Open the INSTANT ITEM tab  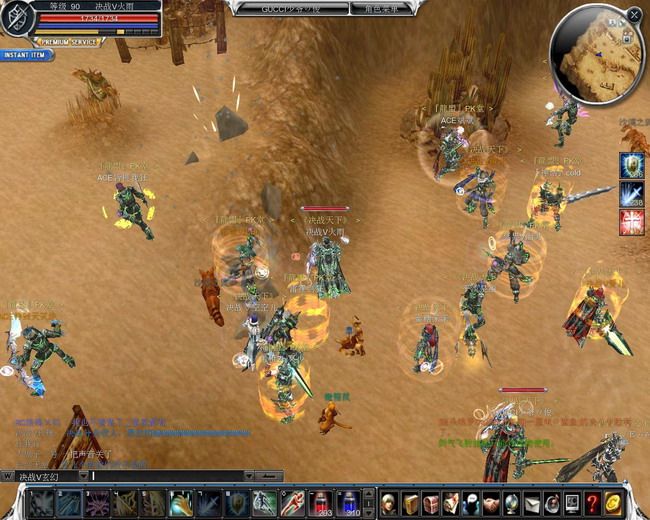tap(24, 55)
